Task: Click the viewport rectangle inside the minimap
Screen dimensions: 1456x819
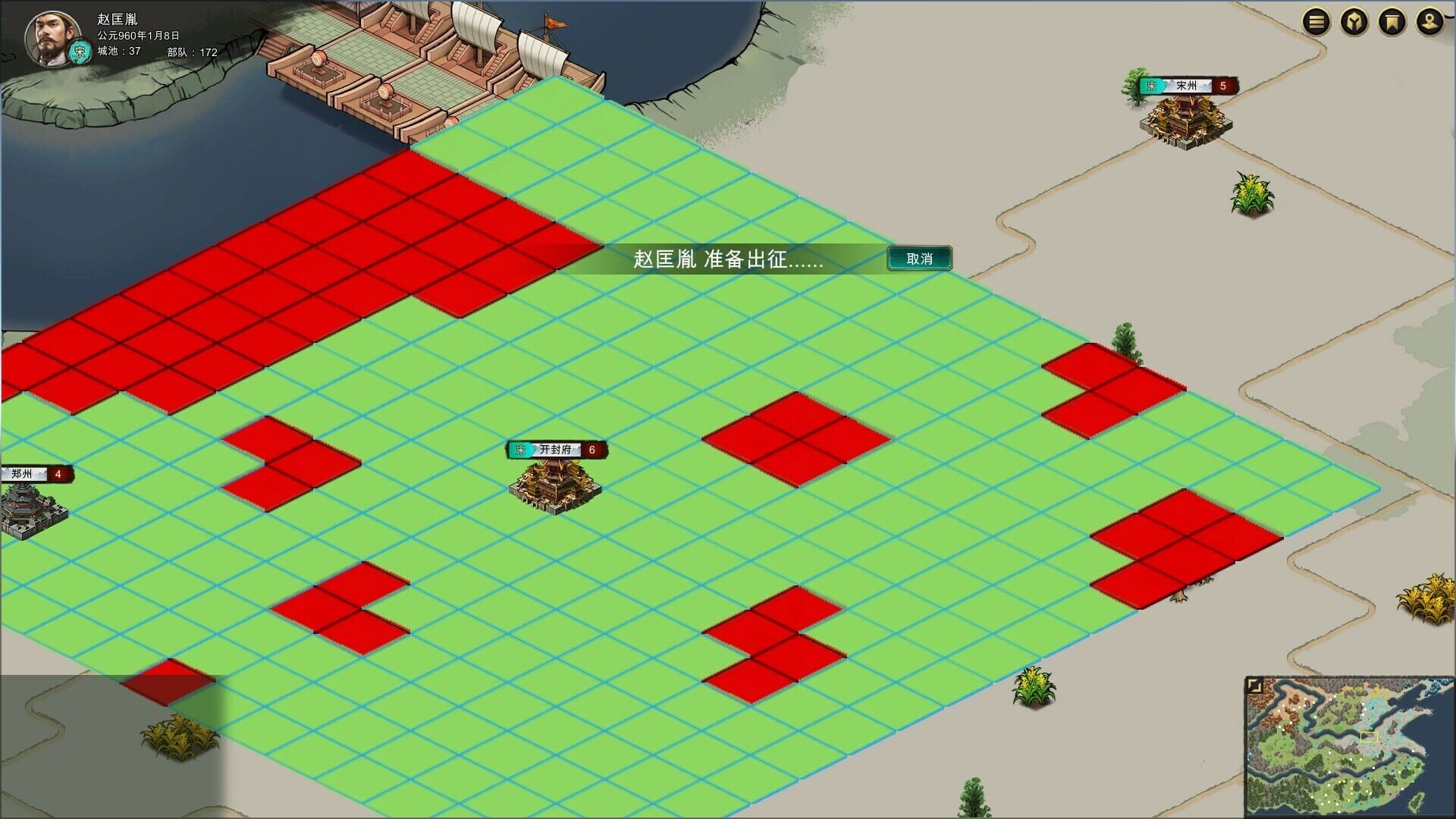Action: click(1369, 737)
